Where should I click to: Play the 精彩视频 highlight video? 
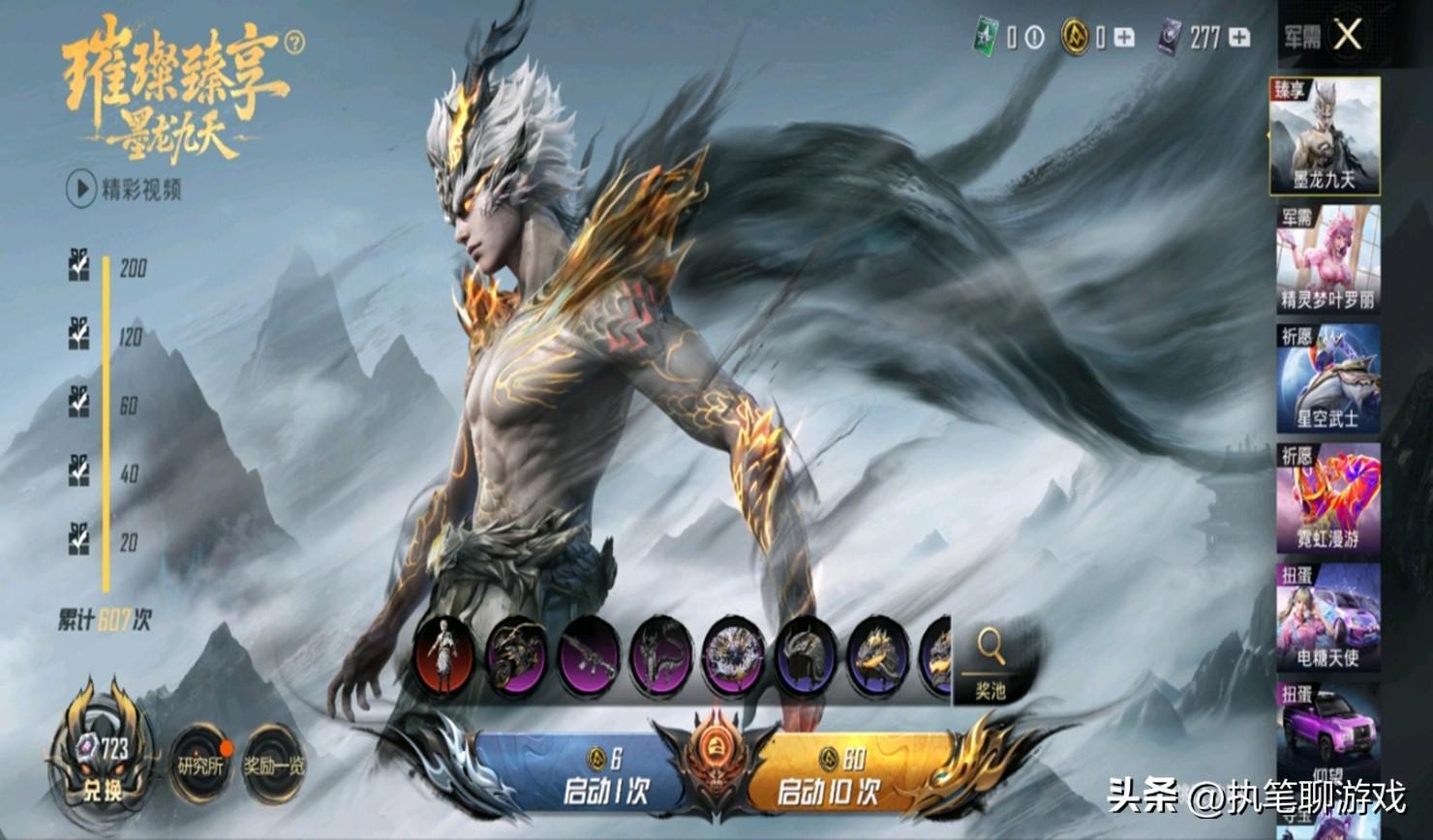point(81,188)
